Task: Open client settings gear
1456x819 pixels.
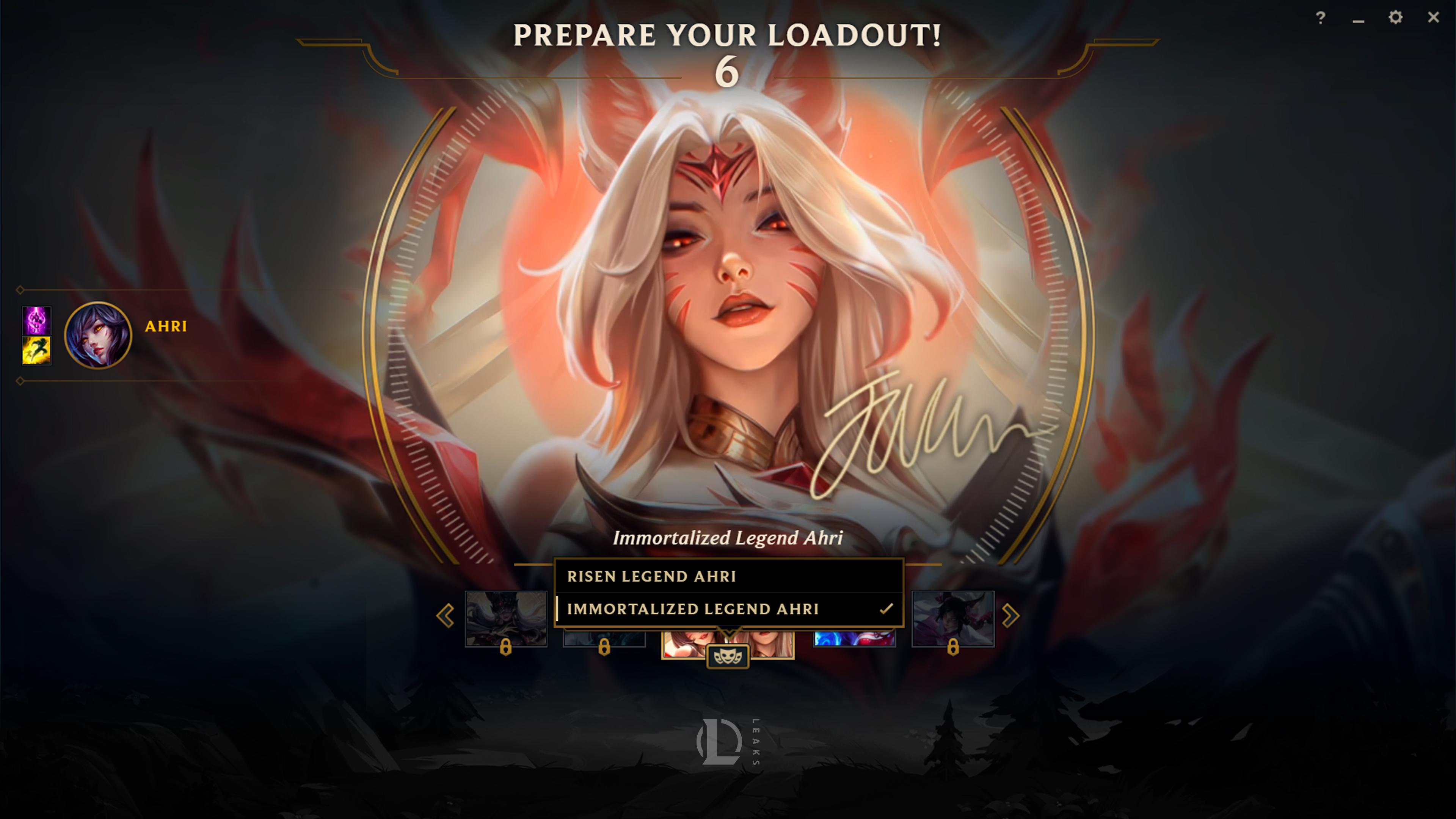Action: (1395, 17)
